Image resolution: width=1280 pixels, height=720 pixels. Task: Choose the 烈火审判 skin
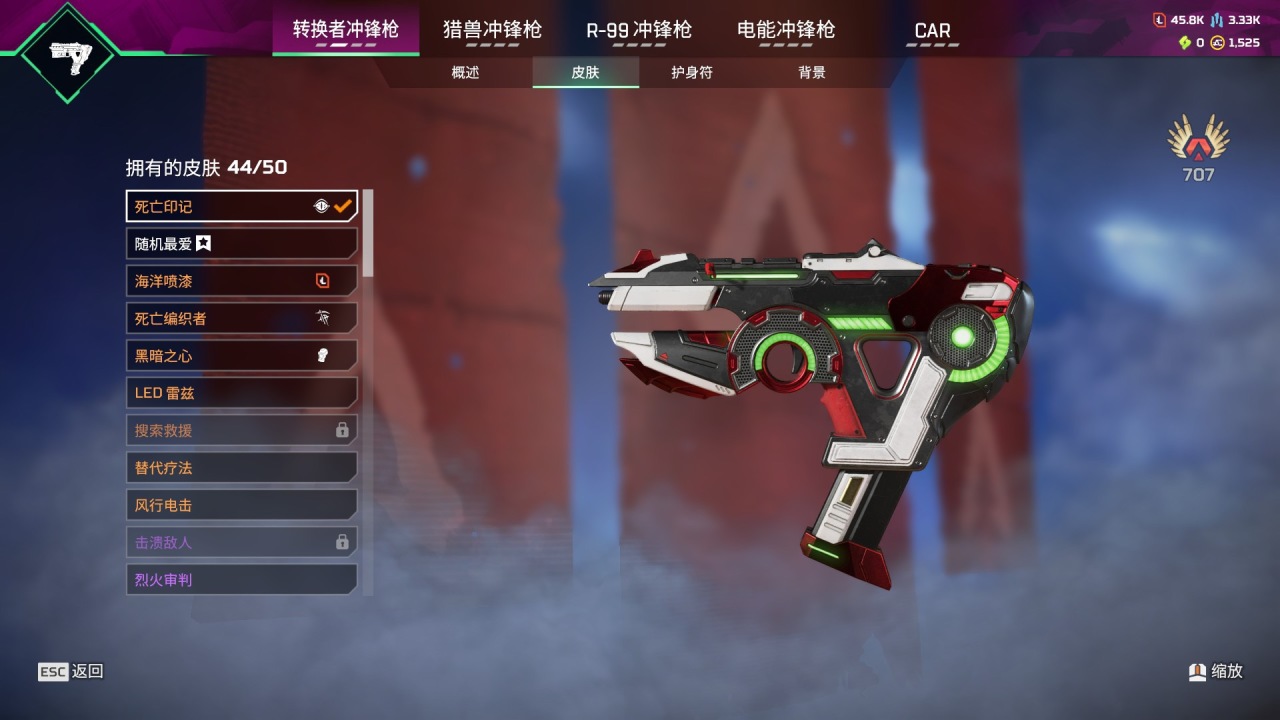coord(241,579)
